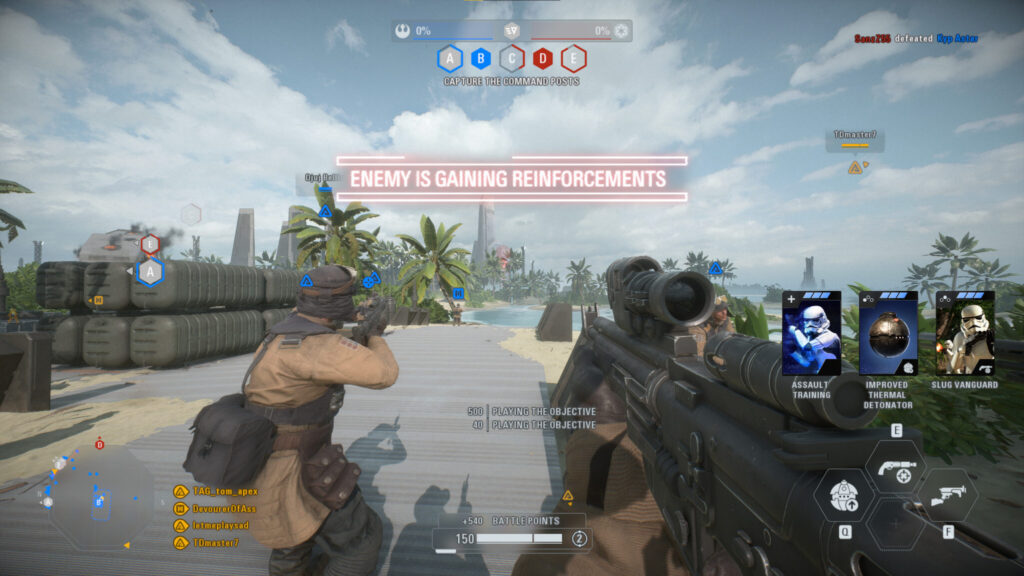The width and height of the screenshot is (1024, 576).
Task: Select the blue command post B icon
Action: (x=481, y=58)
